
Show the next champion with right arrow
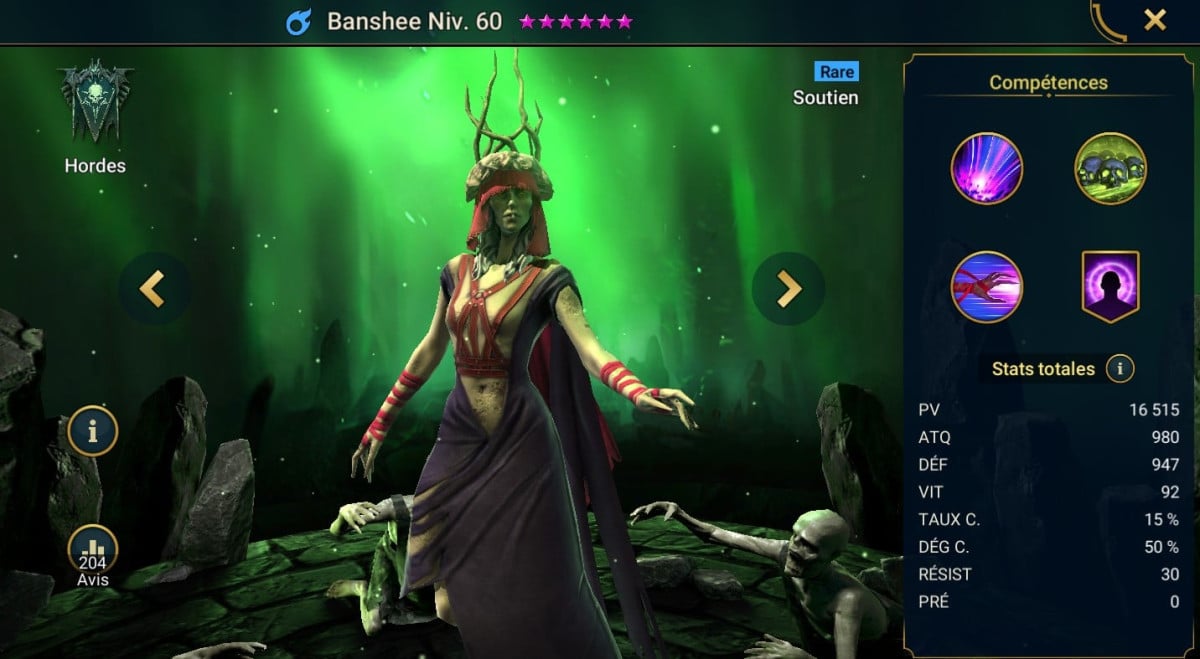[x=789, y=289]
